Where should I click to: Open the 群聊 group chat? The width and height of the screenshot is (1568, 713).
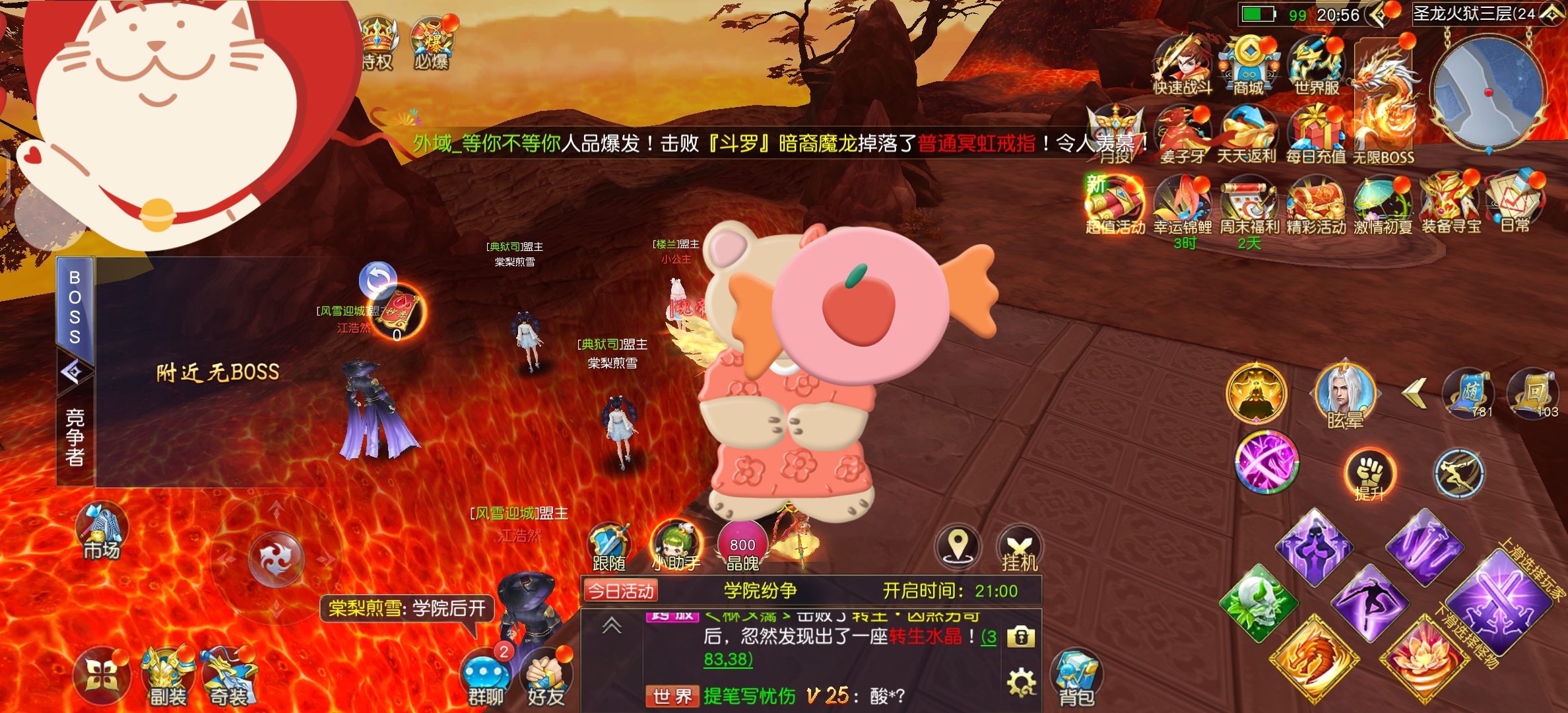(486, 679)
